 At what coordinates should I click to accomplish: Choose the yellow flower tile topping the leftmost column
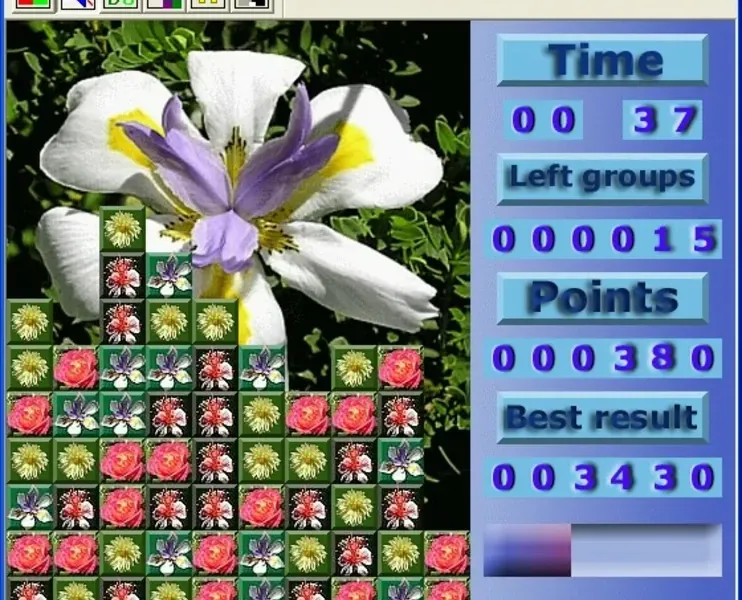click(x=30, y=321)
